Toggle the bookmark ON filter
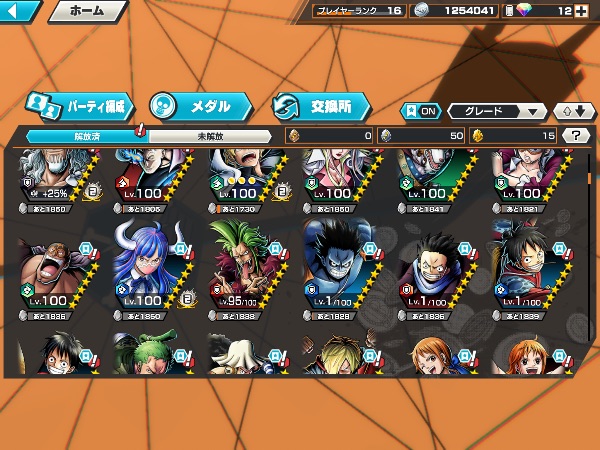Image resolution: width=600 pixels, height=450 pixels. click(420, 111)
